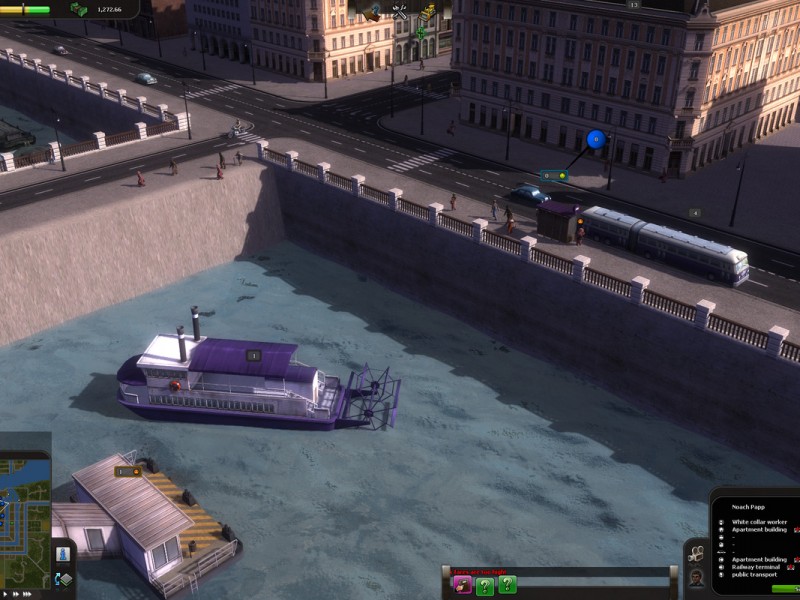Screen dimensions: 800x600
Task: Click the blue information figure icon
Action: click(63, 555)
